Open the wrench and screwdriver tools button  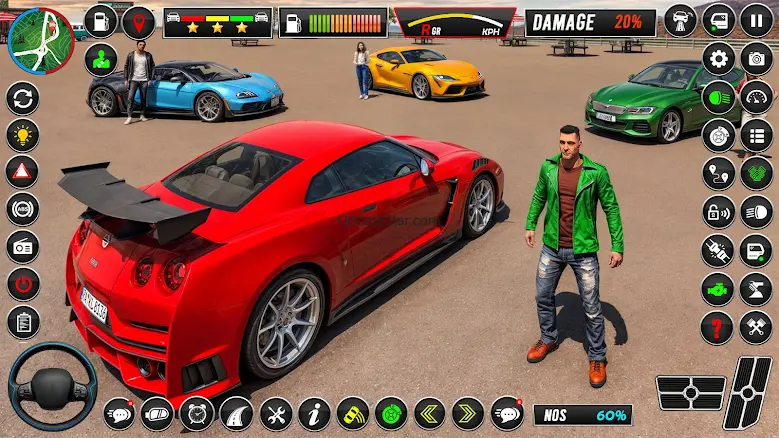[275, 412]
